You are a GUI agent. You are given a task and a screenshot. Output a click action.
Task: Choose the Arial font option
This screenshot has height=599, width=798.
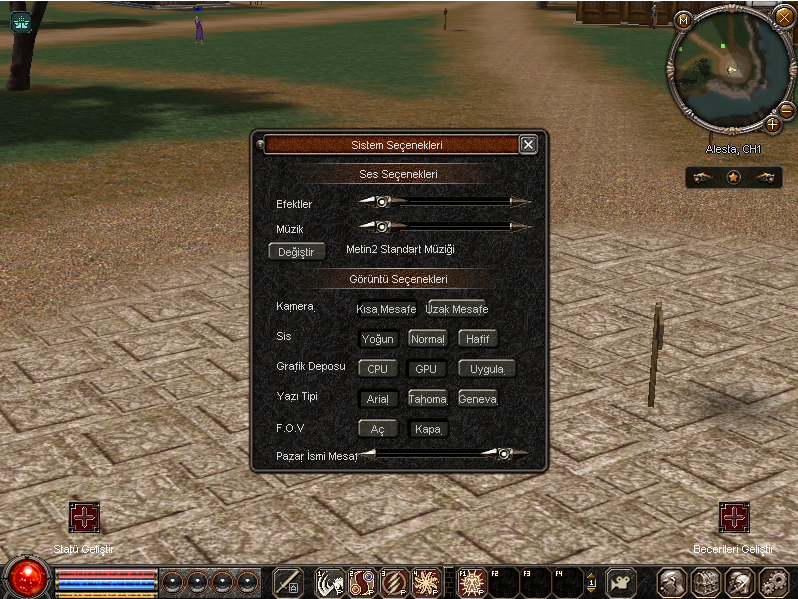(x=378, y=399)
